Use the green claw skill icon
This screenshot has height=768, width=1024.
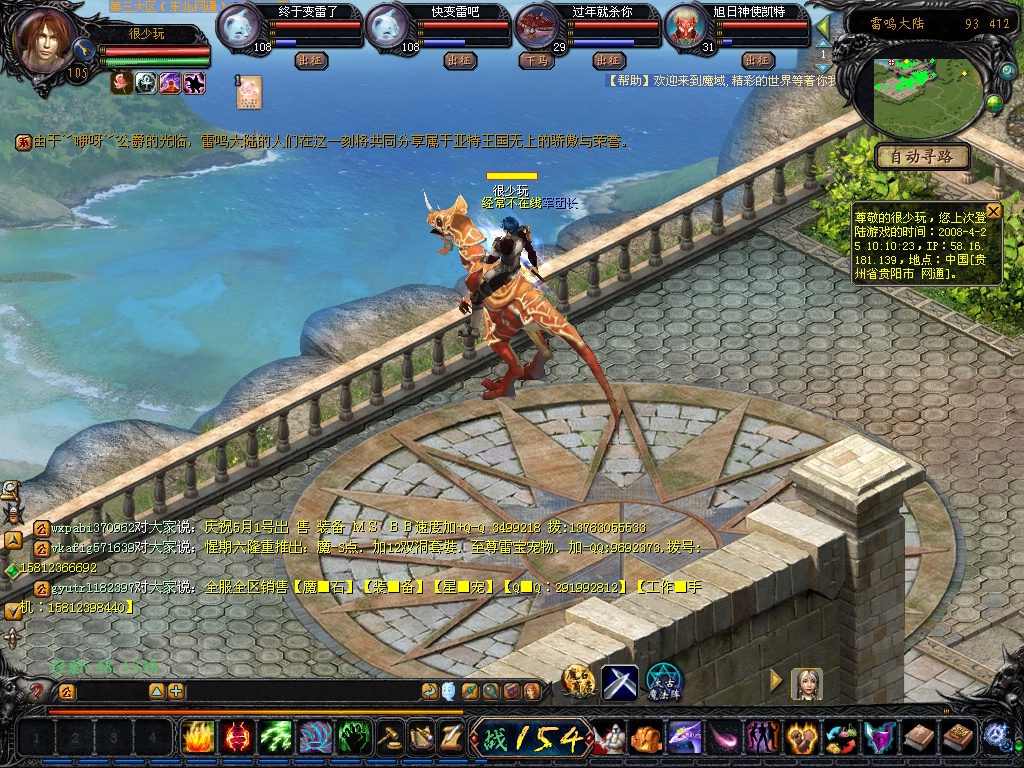point(276,738)
